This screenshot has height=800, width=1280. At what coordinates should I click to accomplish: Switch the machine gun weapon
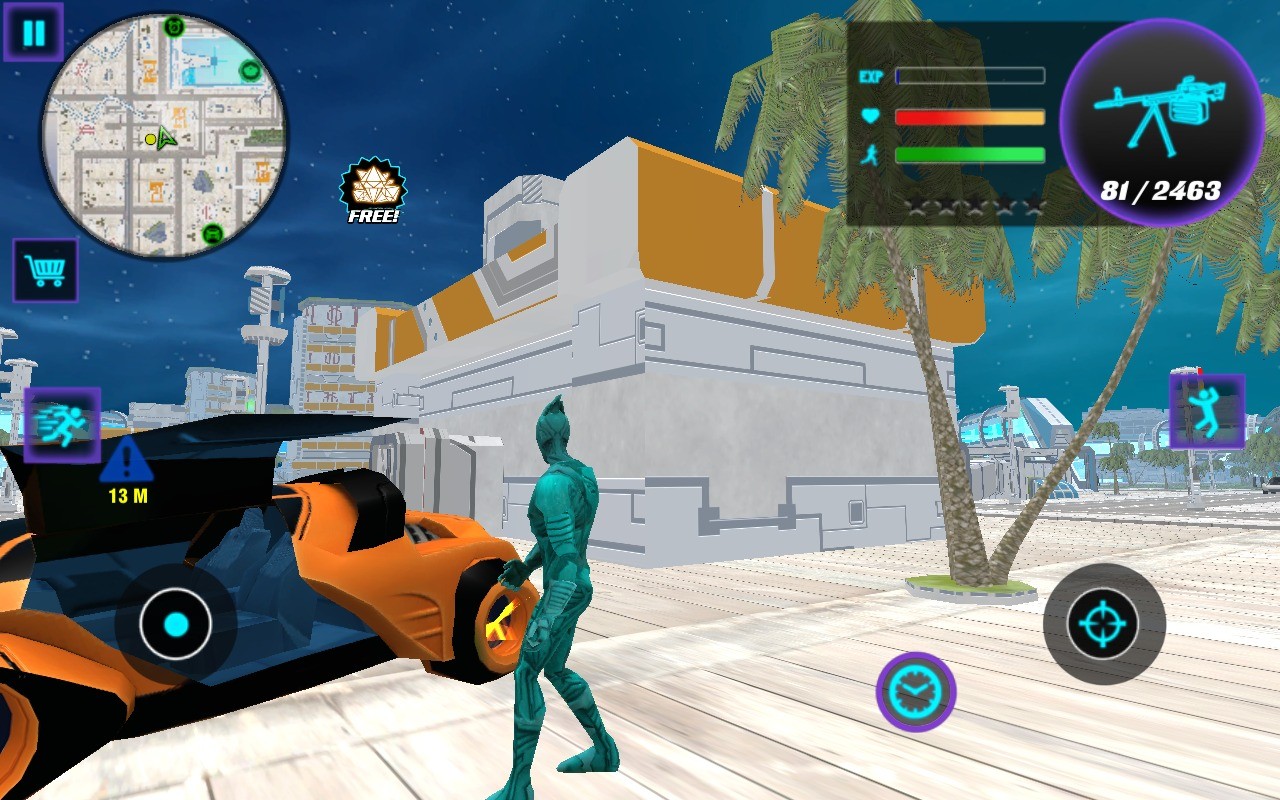(x=1161, y=122)
